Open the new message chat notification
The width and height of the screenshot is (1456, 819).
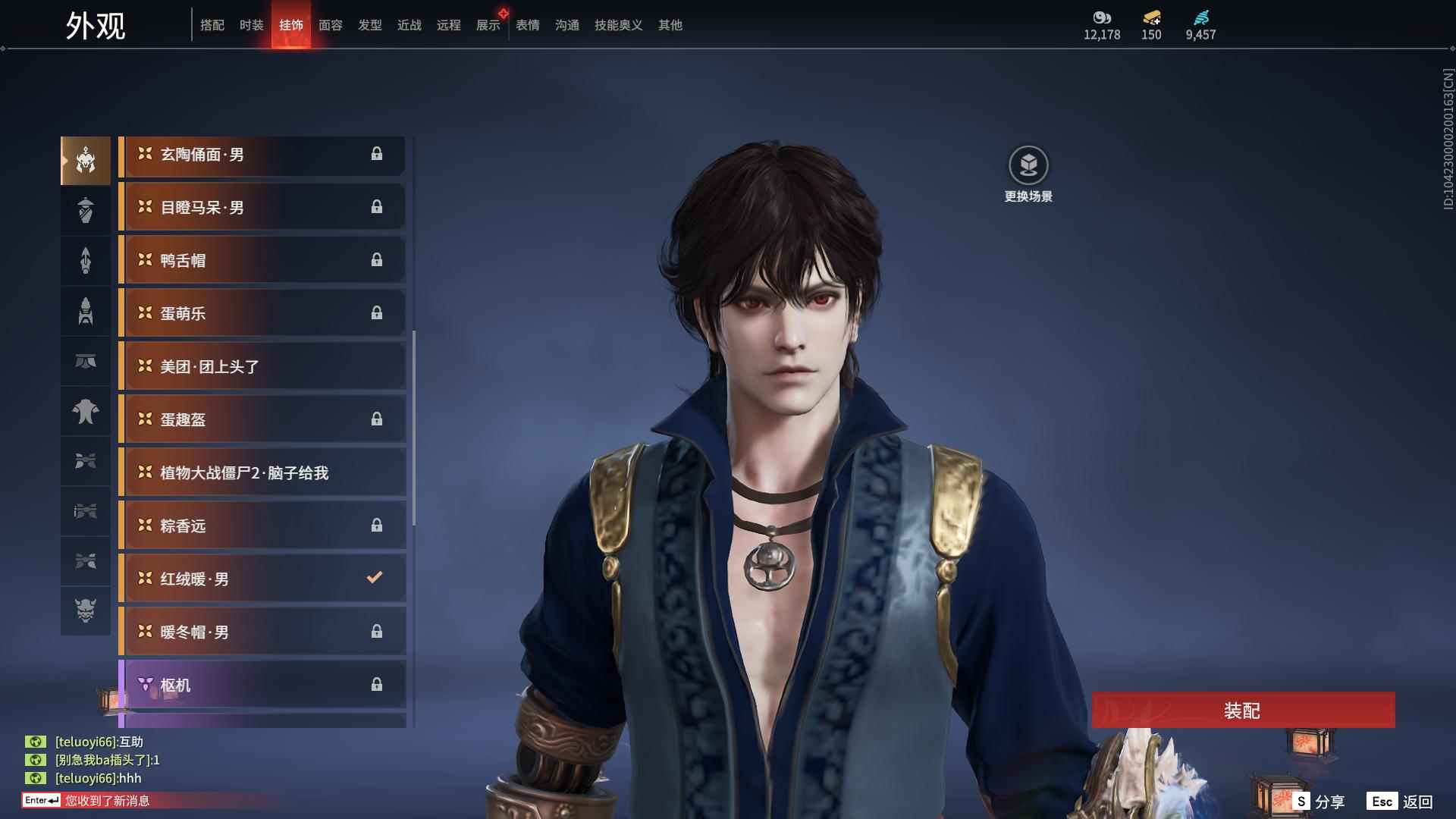pos(106,800)
